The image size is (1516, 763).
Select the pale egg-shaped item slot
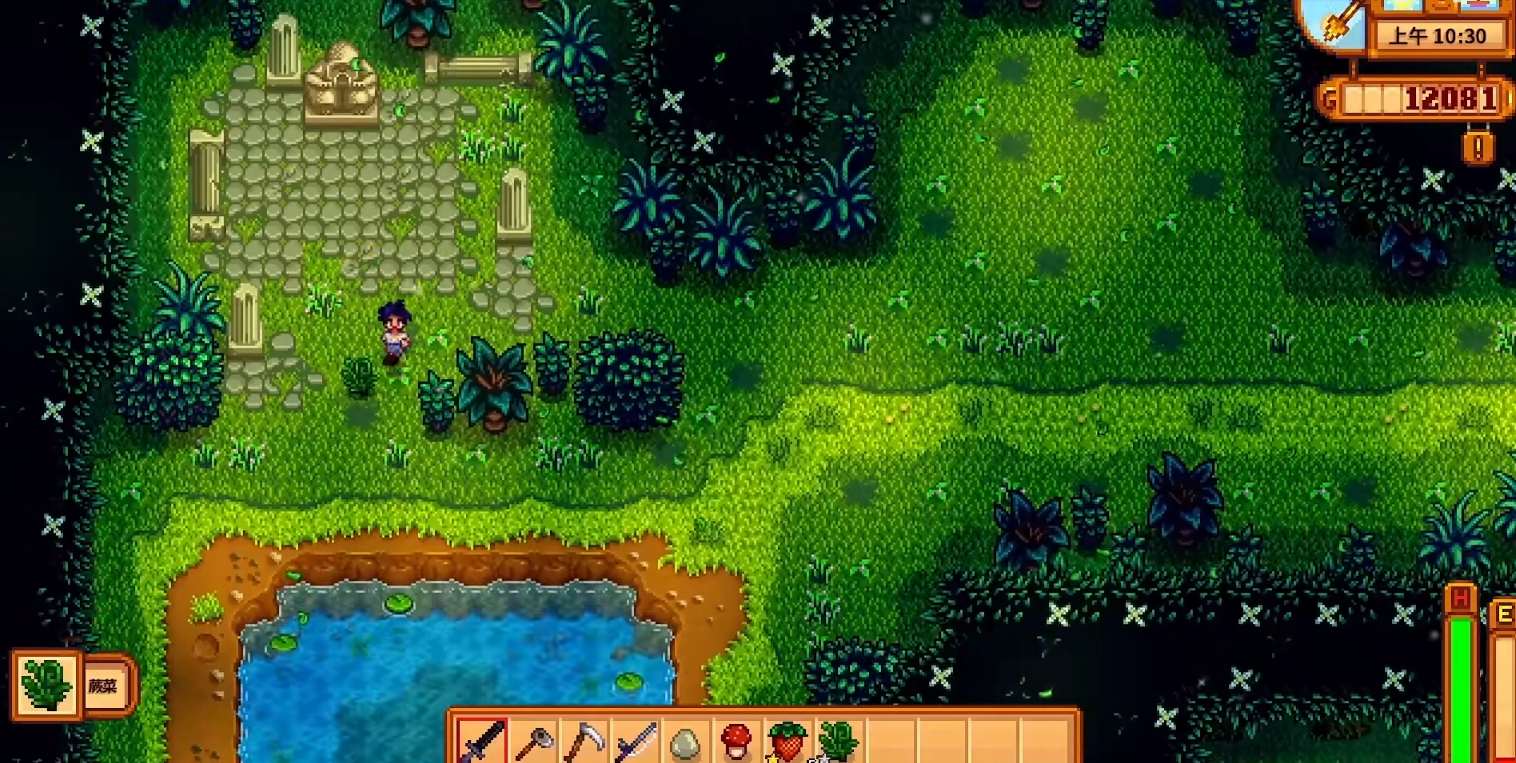(686, 743)
